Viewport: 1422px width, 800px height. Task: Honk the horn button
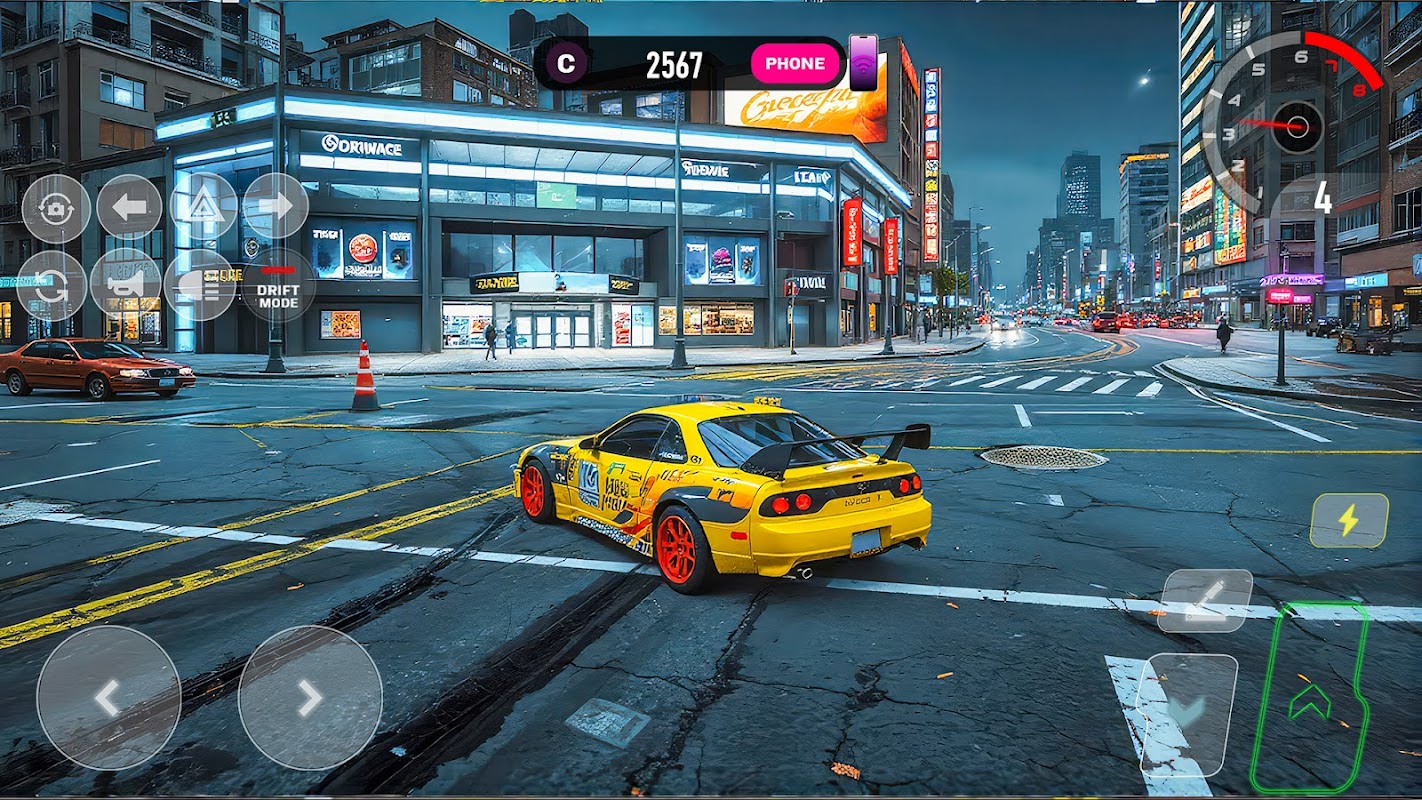click(125, 283)
